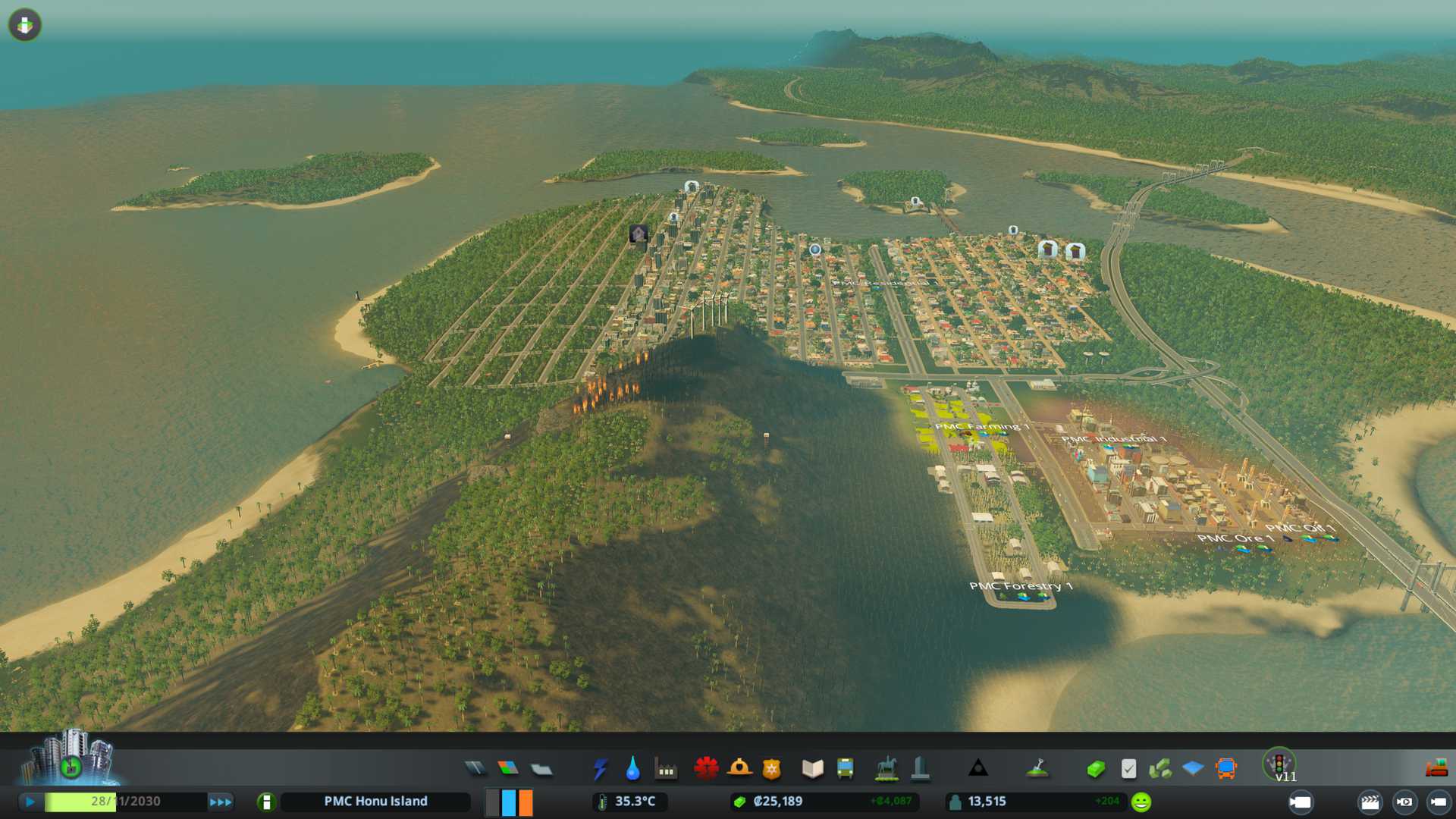Open the Education book menu
The image size is (1456, 819).
pyautogui.click(x=812, y=769)
